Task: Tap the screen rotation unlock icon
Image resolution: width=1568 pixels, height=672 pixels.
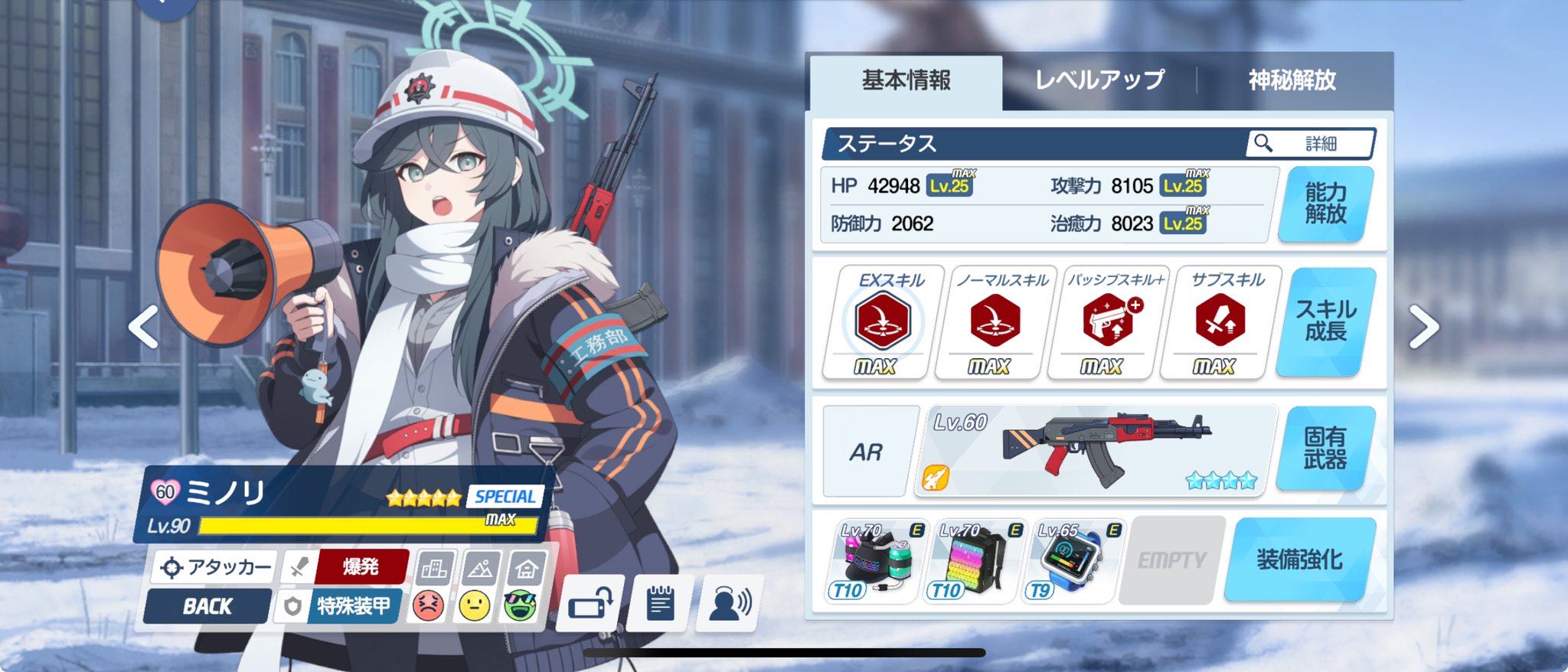Action: pos(590,604)
